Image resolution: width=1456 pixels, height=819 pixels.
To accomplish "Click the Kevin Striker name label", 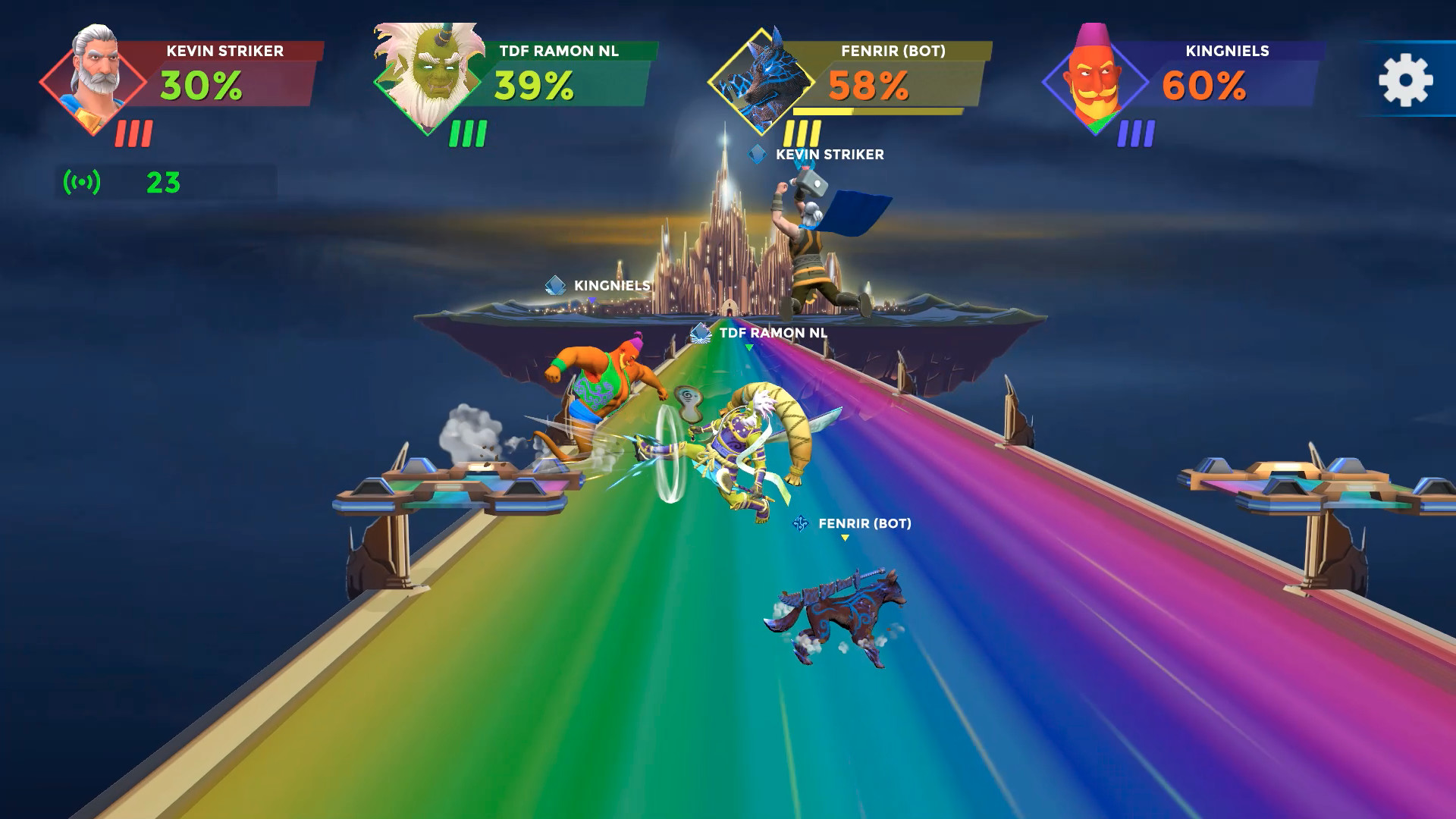I will 224,52.
